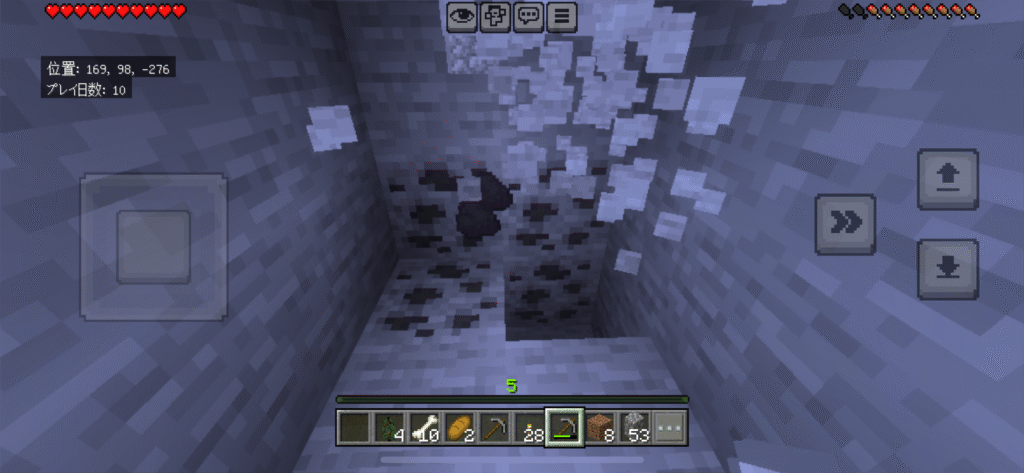Tap the jump up-arrow button
The image size is (1024, 473).
click(x=946, y=179)
